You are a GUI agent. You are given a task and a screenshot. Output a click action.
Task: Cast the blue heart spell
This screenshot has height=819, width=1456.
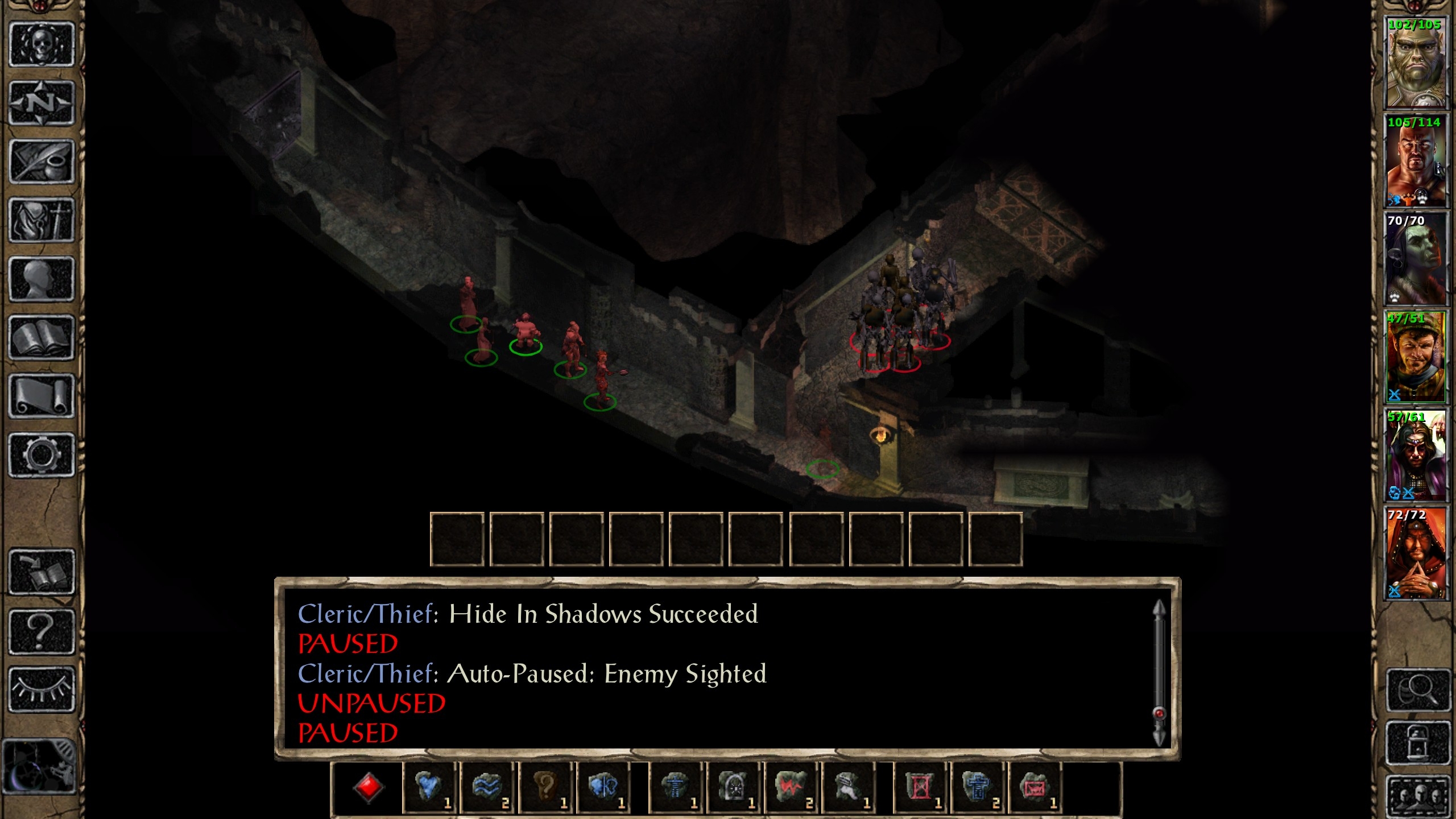pyautogui.click(x=429, y=788)
